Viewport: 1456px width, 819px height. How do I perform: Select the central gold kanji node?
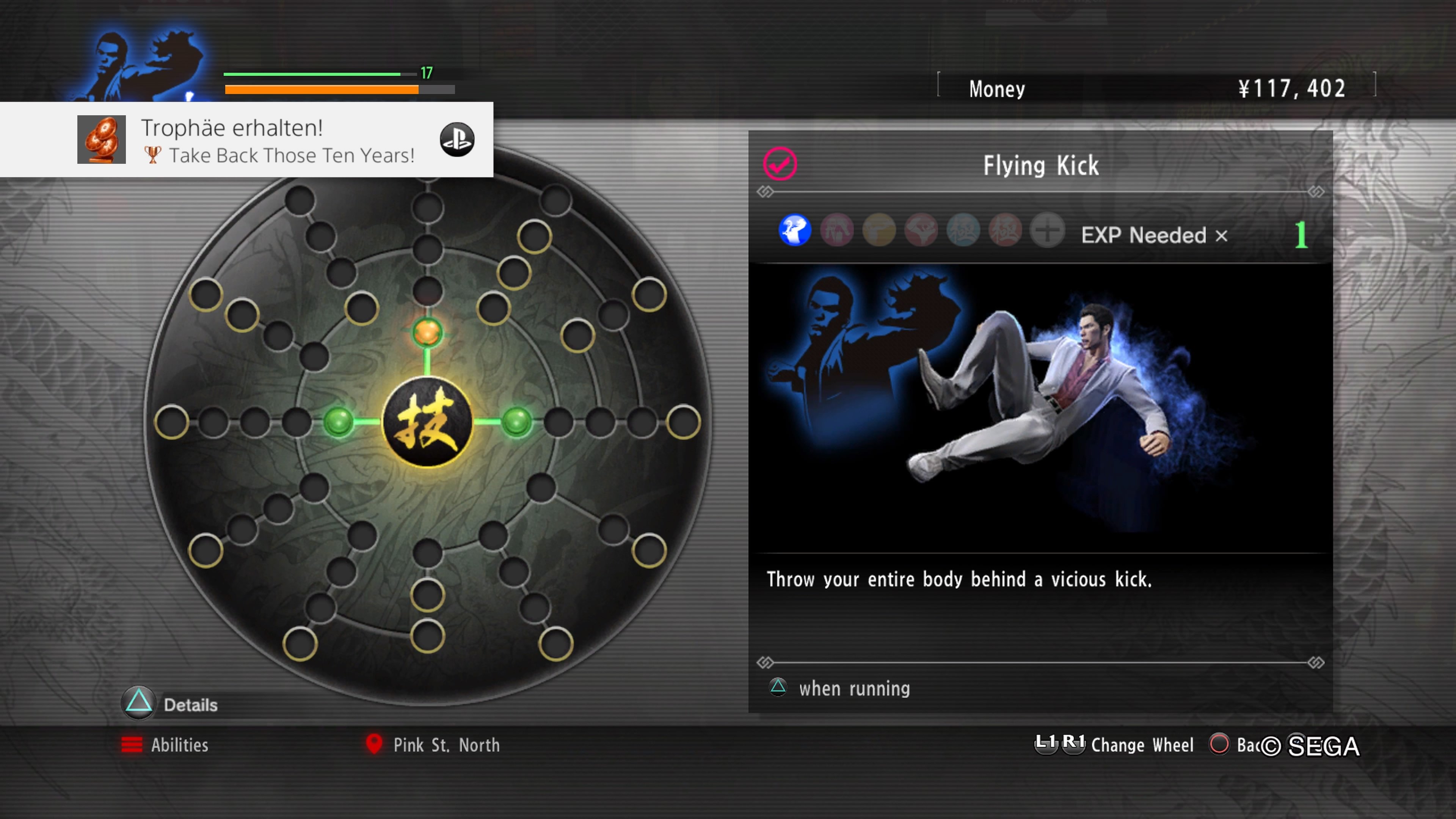pos(427,422)
